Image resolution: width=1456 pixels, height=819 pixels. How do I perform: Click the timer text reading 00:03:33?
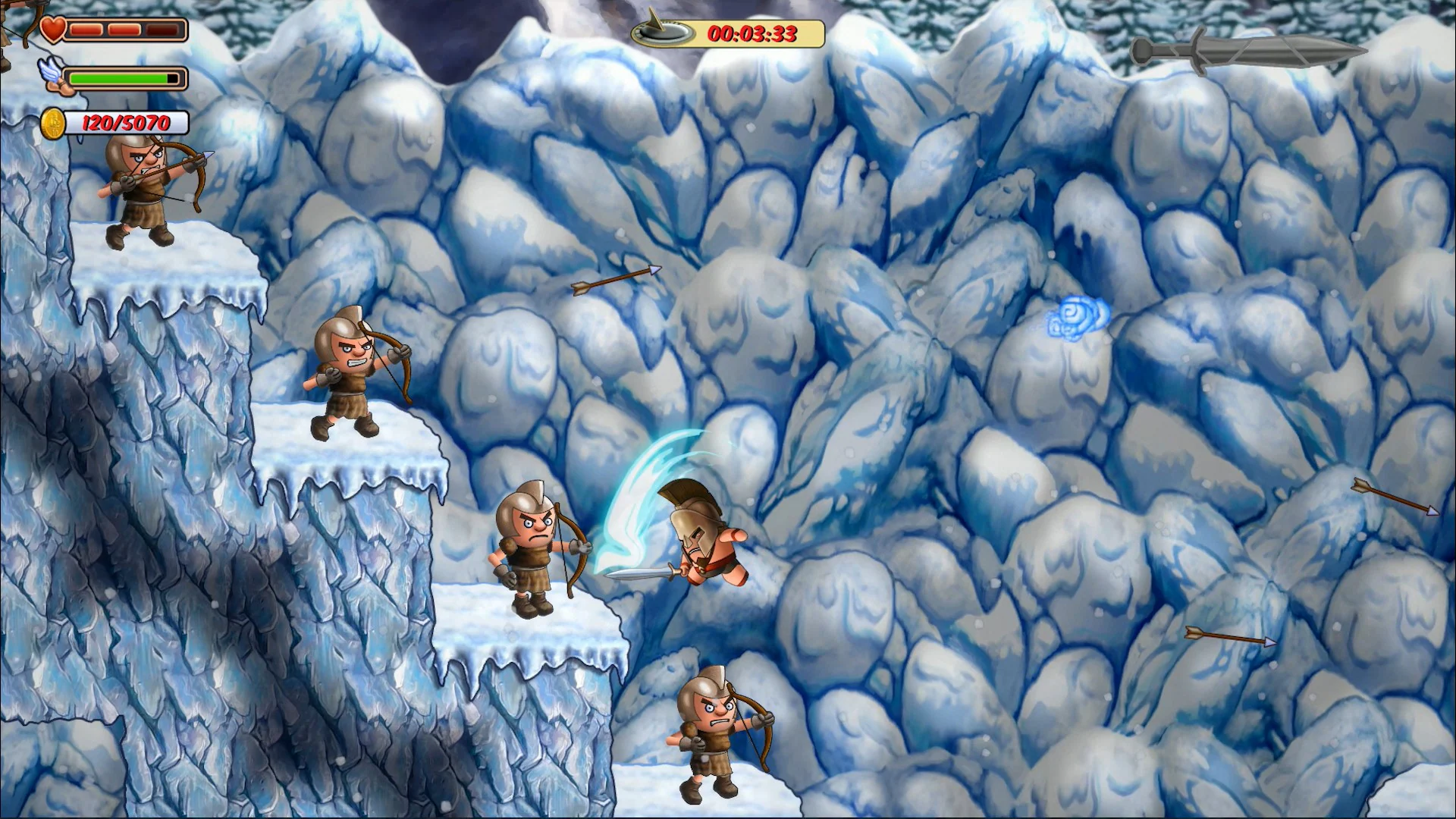pos(755,33)
